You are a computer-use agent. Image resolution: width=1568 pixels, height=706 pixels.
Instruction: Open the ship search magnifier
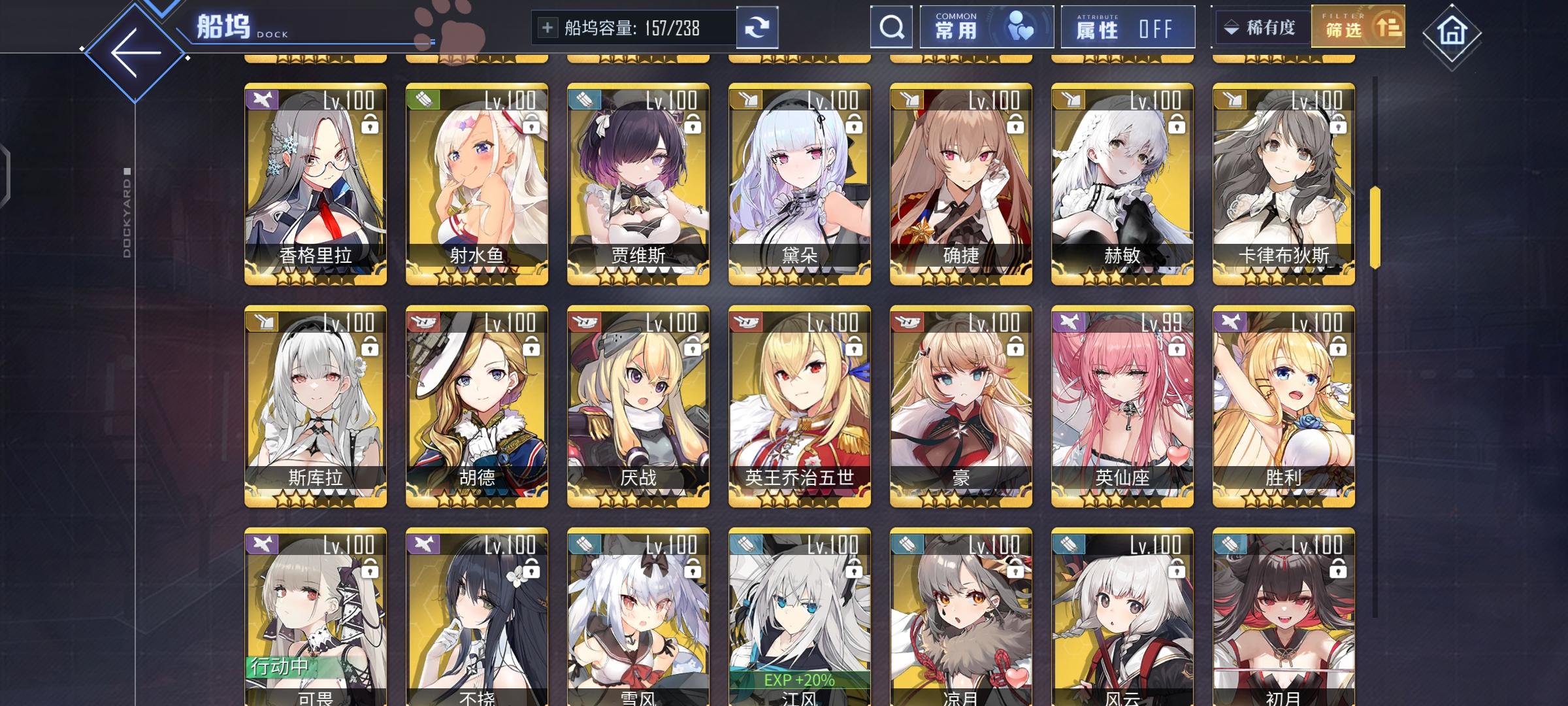(x=892, y=27)
